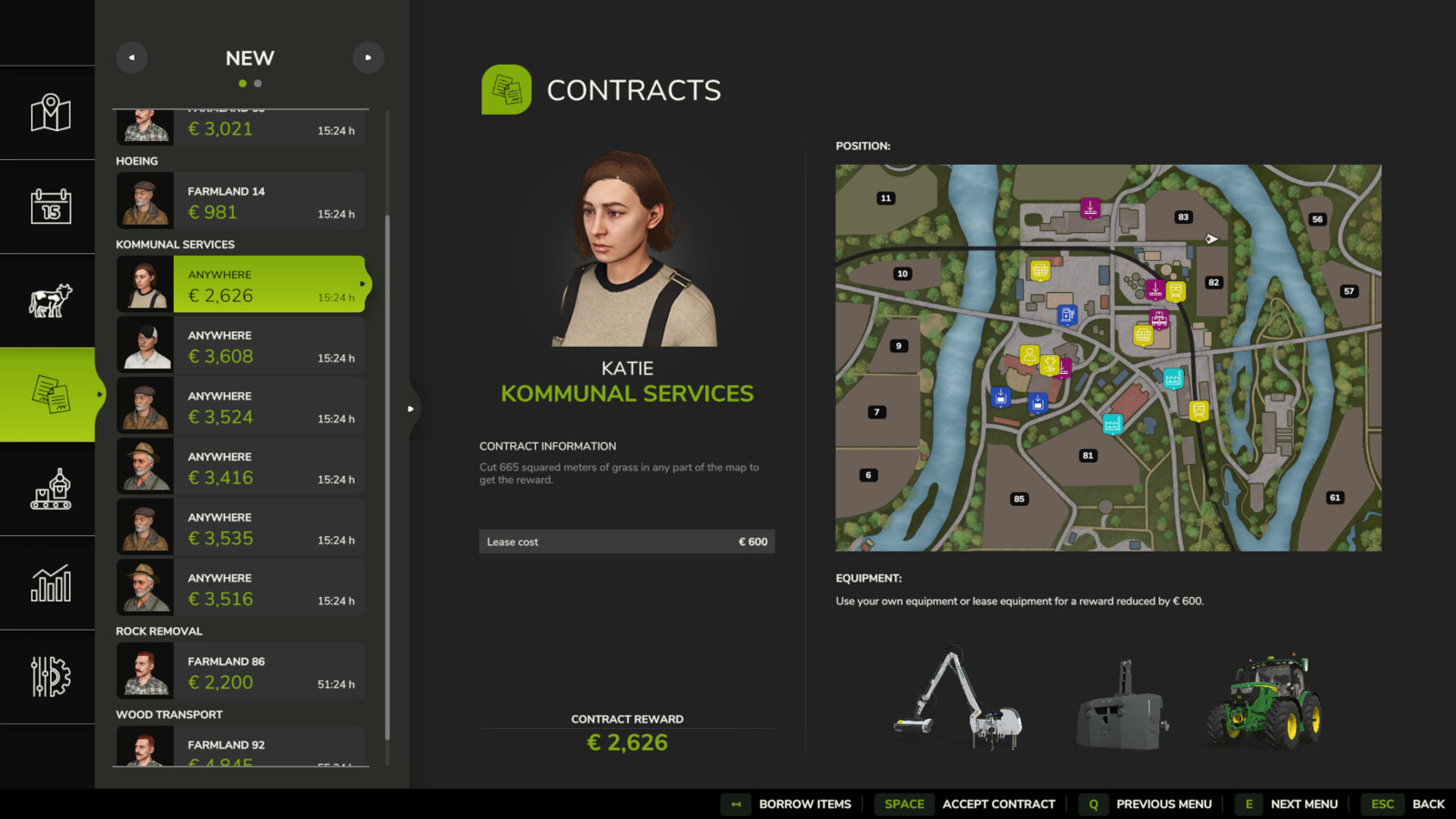Click the Lease cost € 600 bar
The width and height of the screenshot is (1456, 819).
(x=626, y=541)
